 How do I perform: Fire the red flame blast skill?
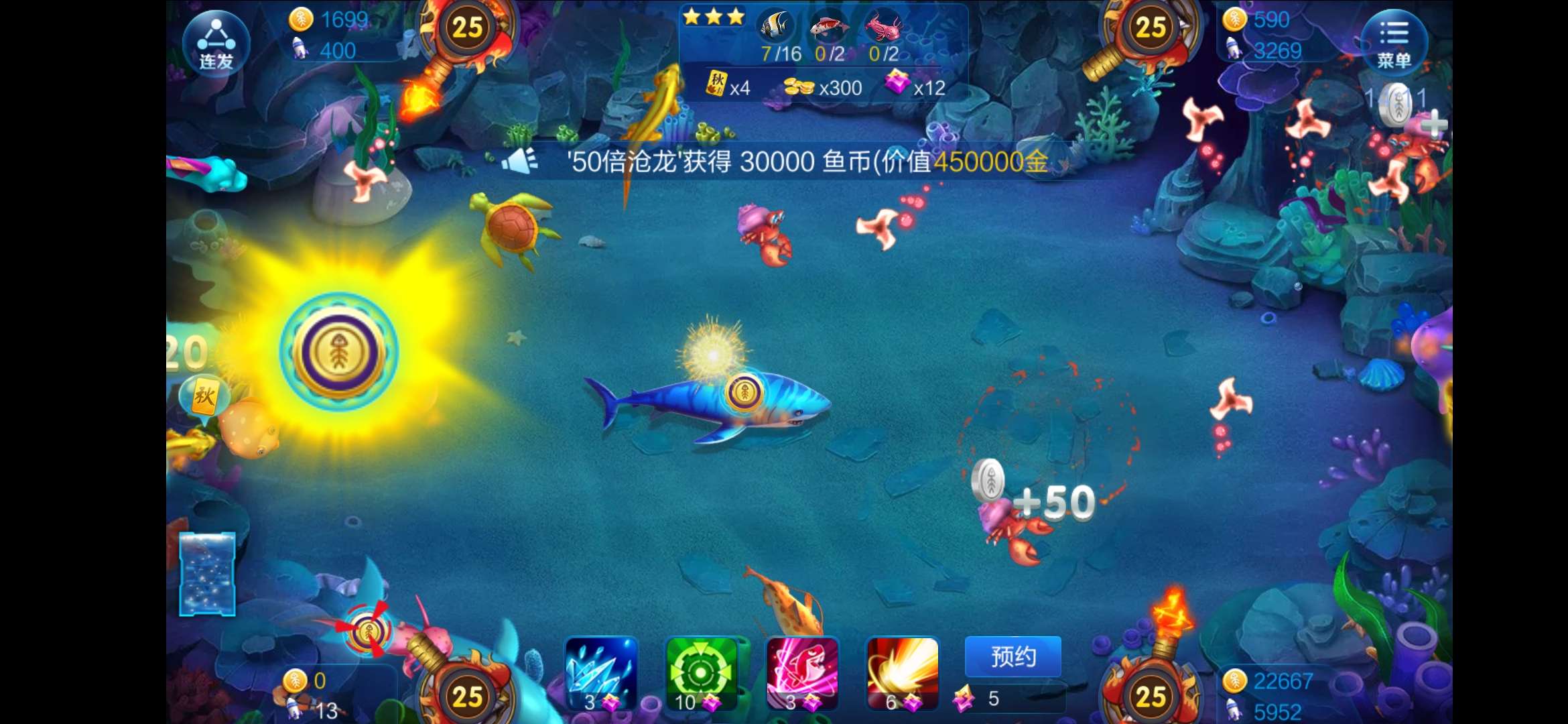(902, 673)
